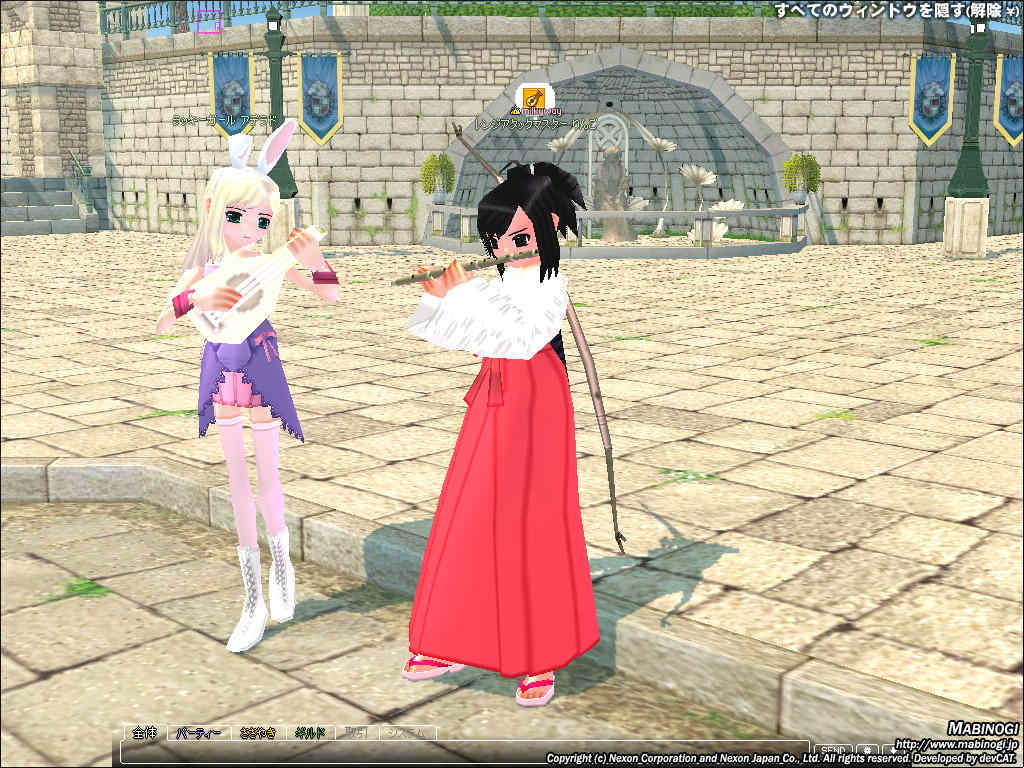Click the chat text input box
The height and width of the screenshot is (768, 1024).
coord(460,750)
